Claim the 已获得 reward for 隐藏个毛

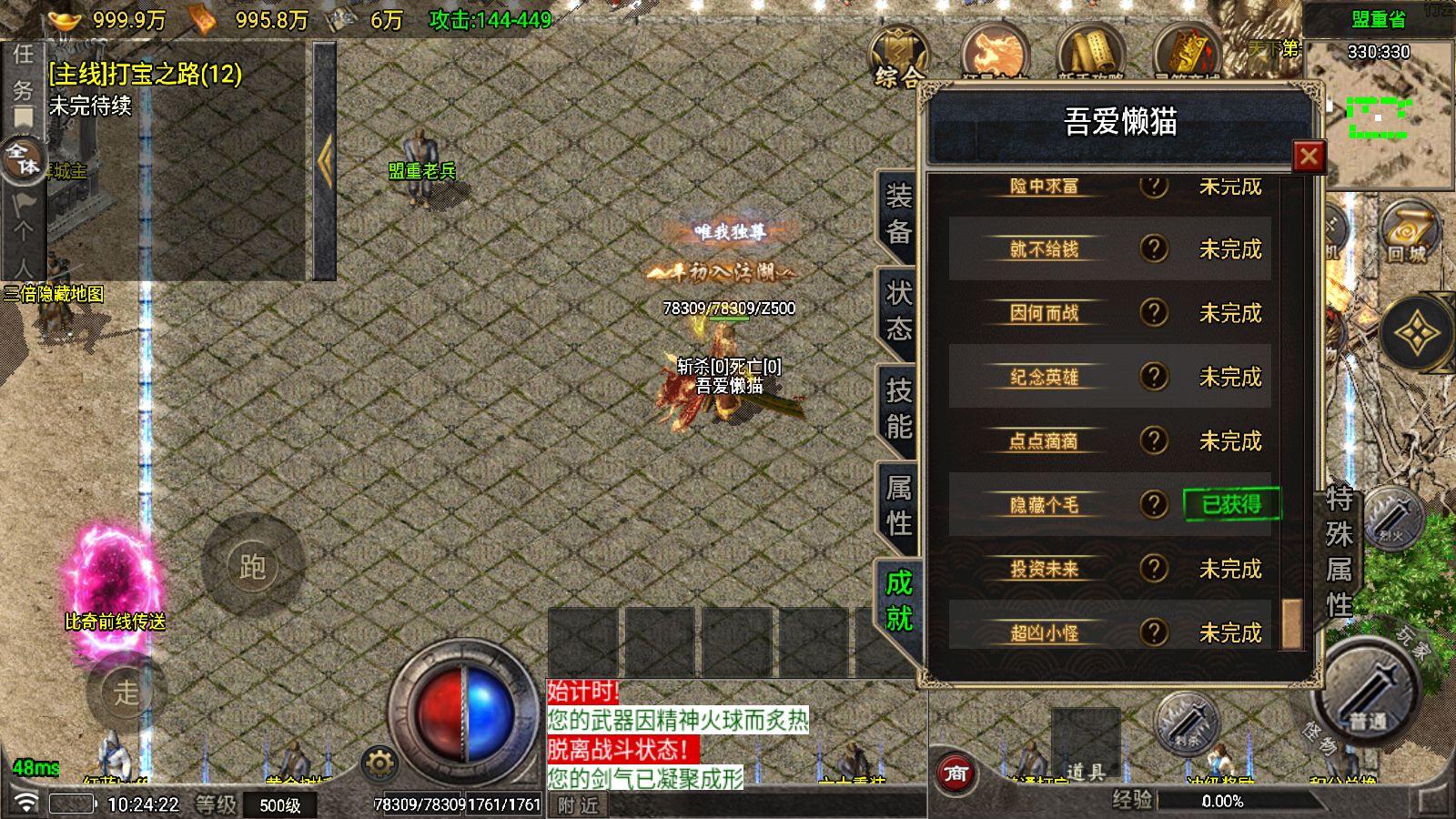pyautogui.click(x=1231, y=504)
